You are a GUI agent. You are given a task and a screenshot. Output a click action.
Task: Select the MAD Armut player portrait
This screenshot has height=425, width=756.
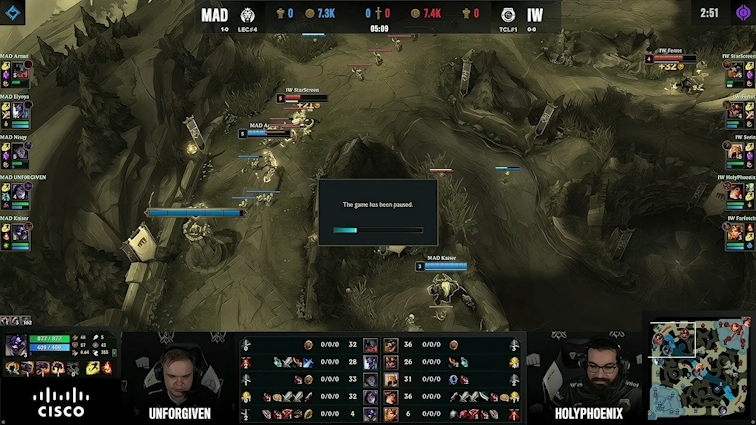tap(19, 72)
